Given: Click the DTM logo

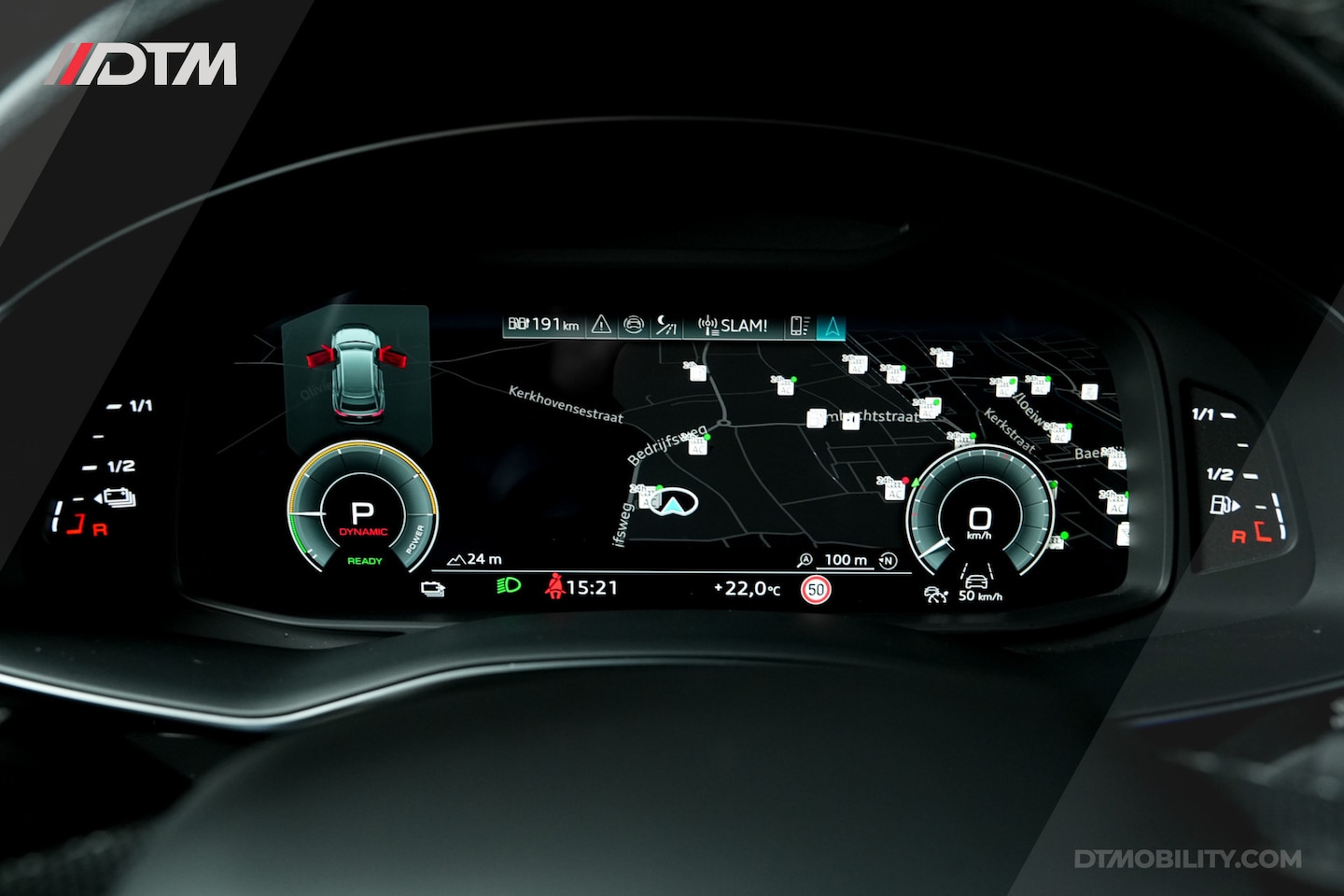Looking at the screenshot, I should coord(142,64).
